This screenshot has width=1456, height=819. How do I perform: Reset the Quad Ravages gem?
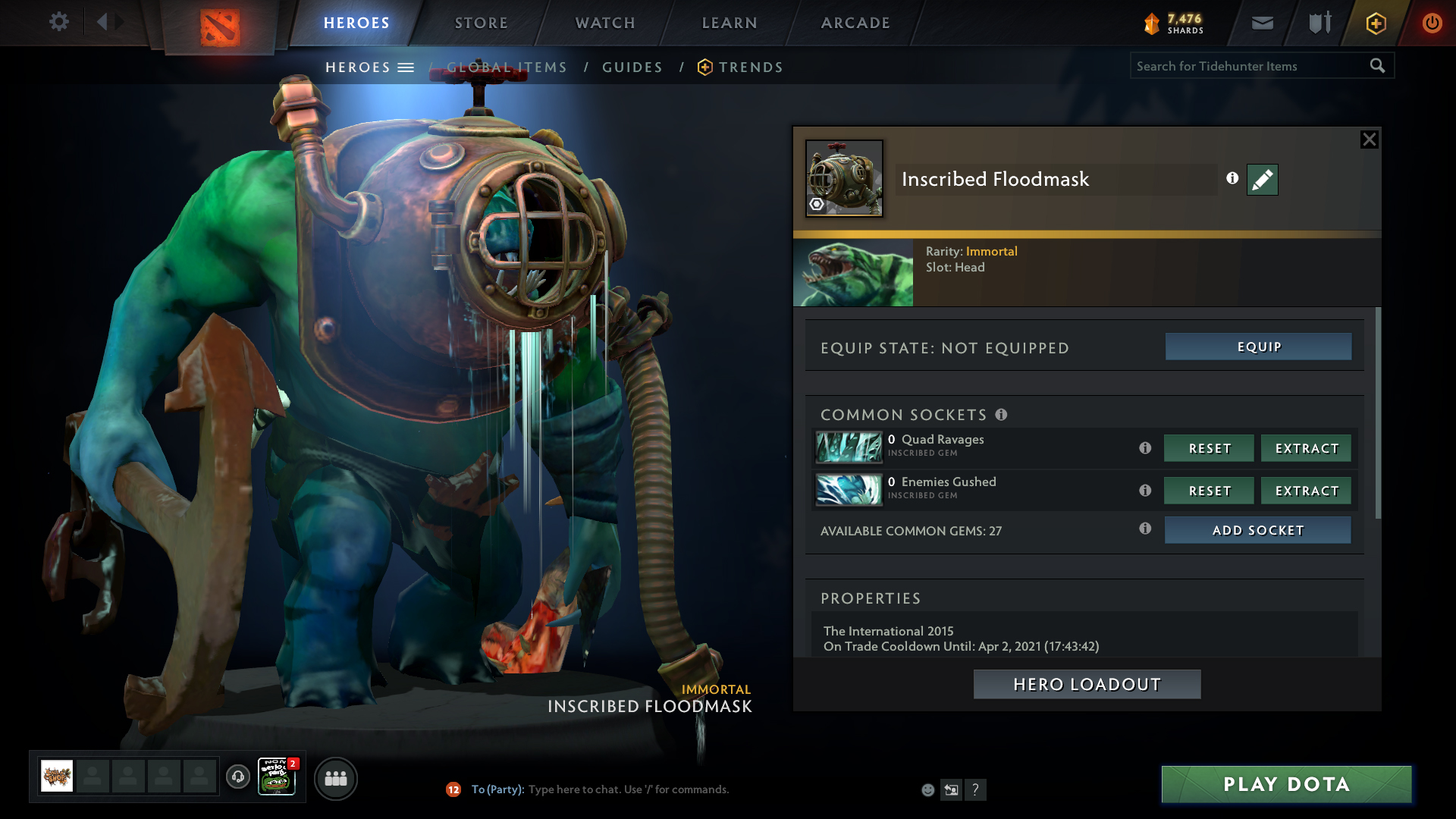[1209, 448]
